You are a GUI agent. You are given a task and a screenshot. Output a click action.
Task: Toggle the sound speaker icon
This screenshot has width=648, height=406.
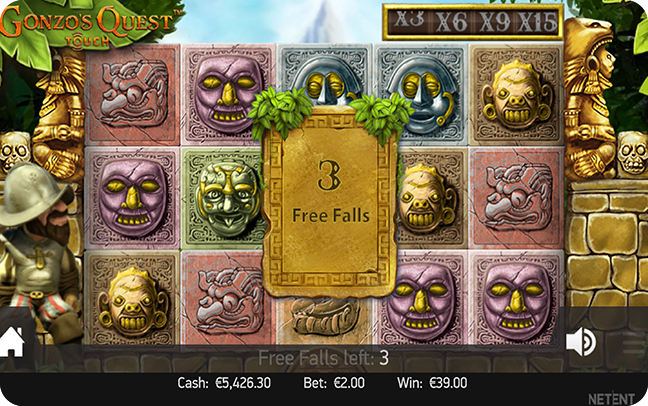[x=580, y=342]
